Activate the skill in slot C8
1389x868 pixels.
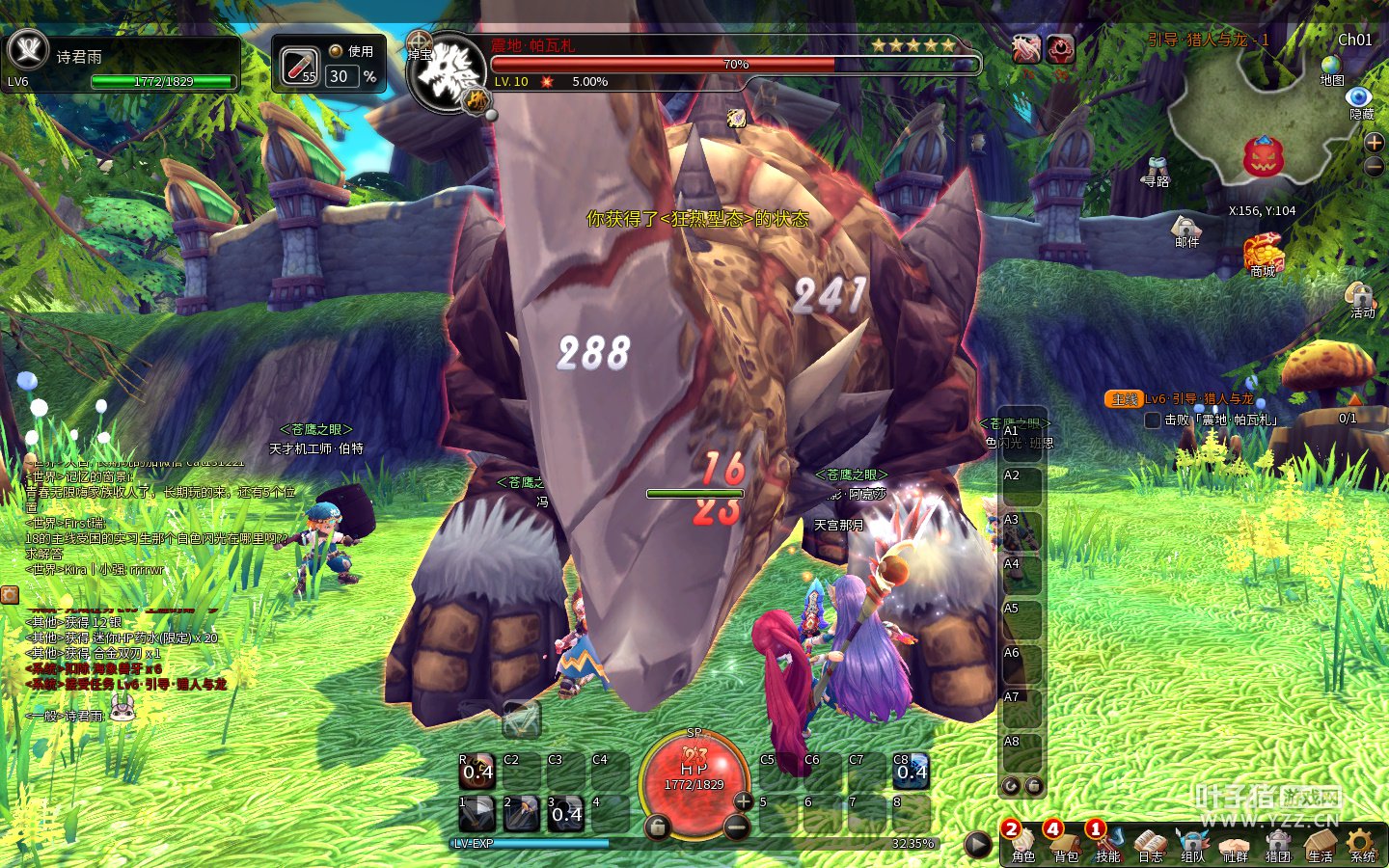911,771
